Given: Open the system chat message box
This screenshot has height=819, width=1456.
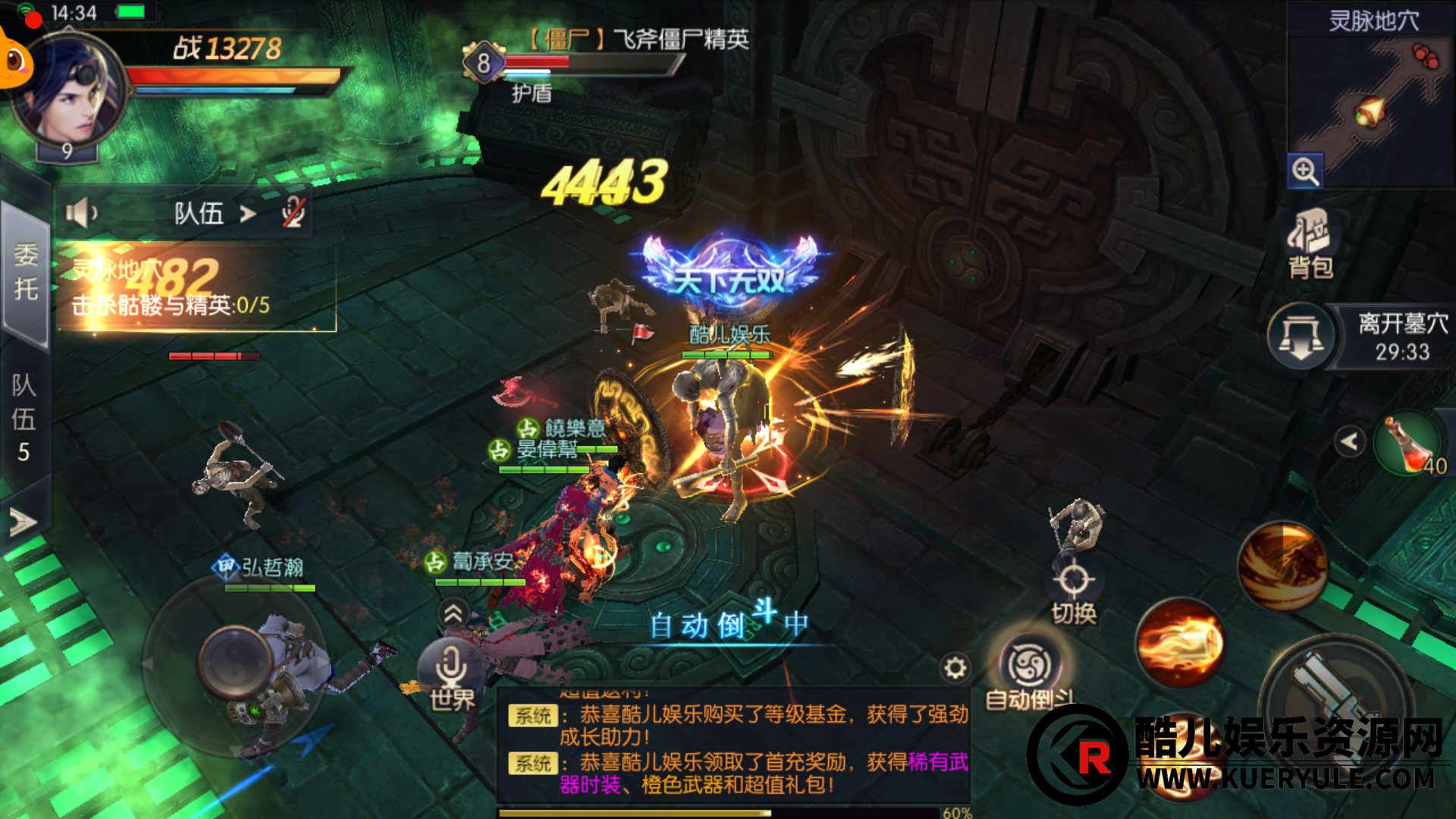Looking at the screenshot, I should [x=733, y=747].
